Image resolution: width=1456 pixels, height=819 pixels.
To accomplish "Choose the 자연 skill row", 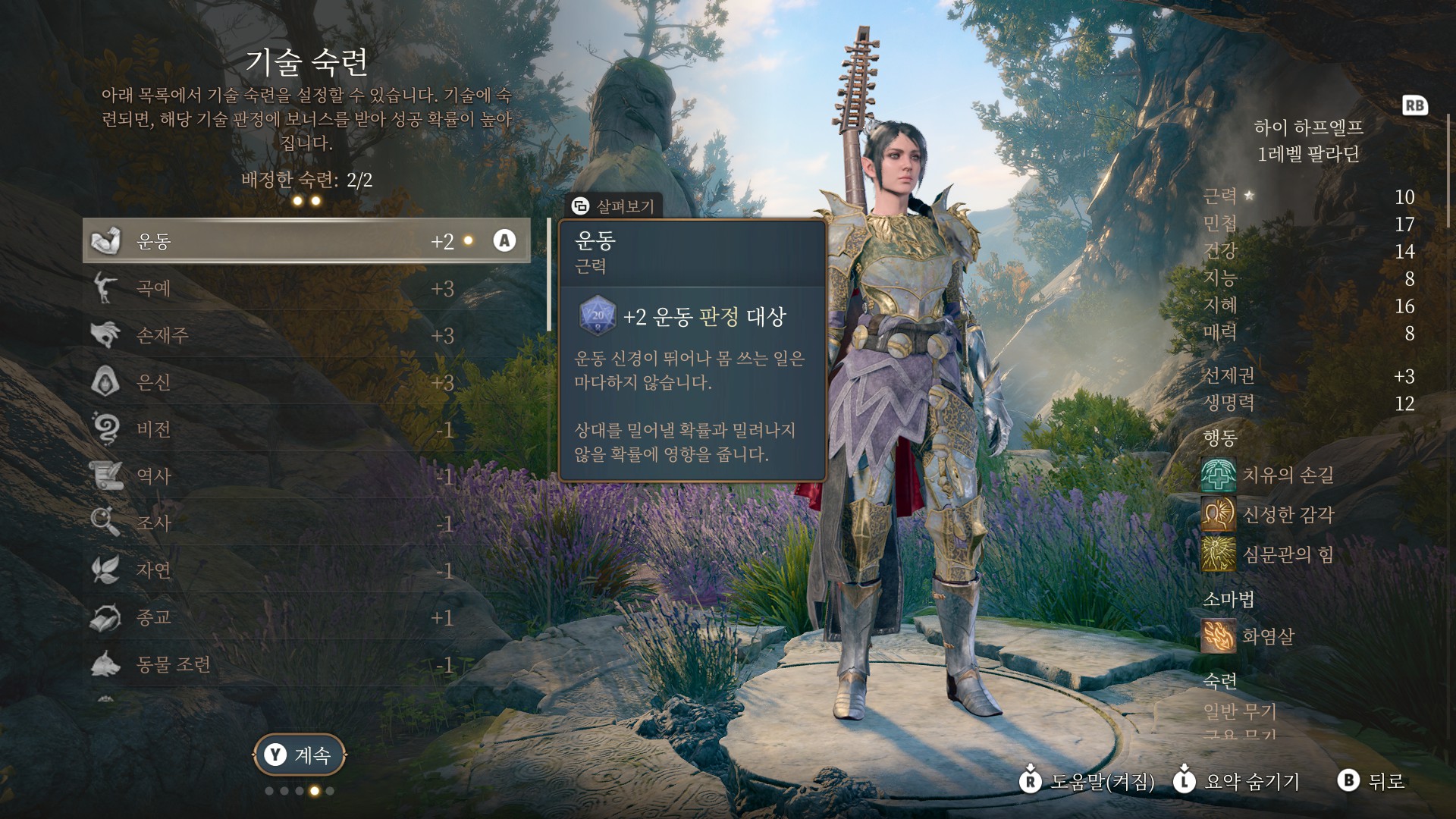I will (x=306, y=570).
